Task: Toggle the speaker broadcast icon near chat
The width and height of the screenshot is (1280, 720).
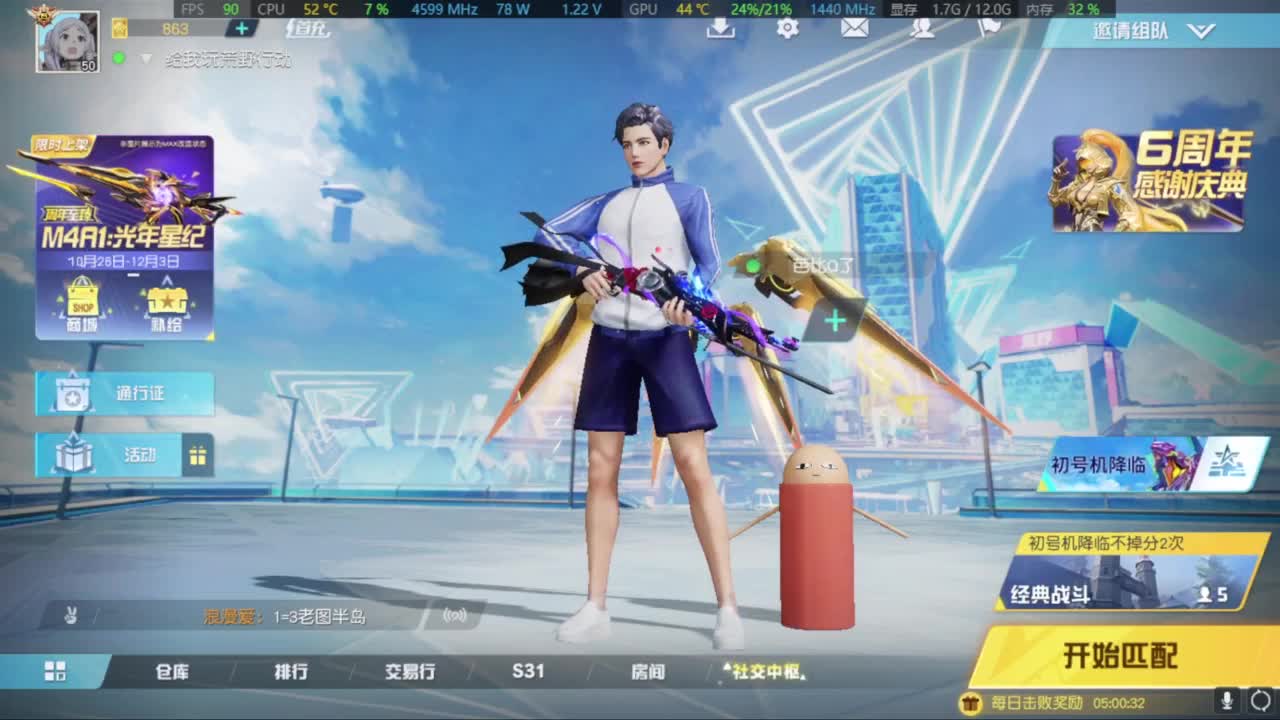Action: [x=455, y=617]
